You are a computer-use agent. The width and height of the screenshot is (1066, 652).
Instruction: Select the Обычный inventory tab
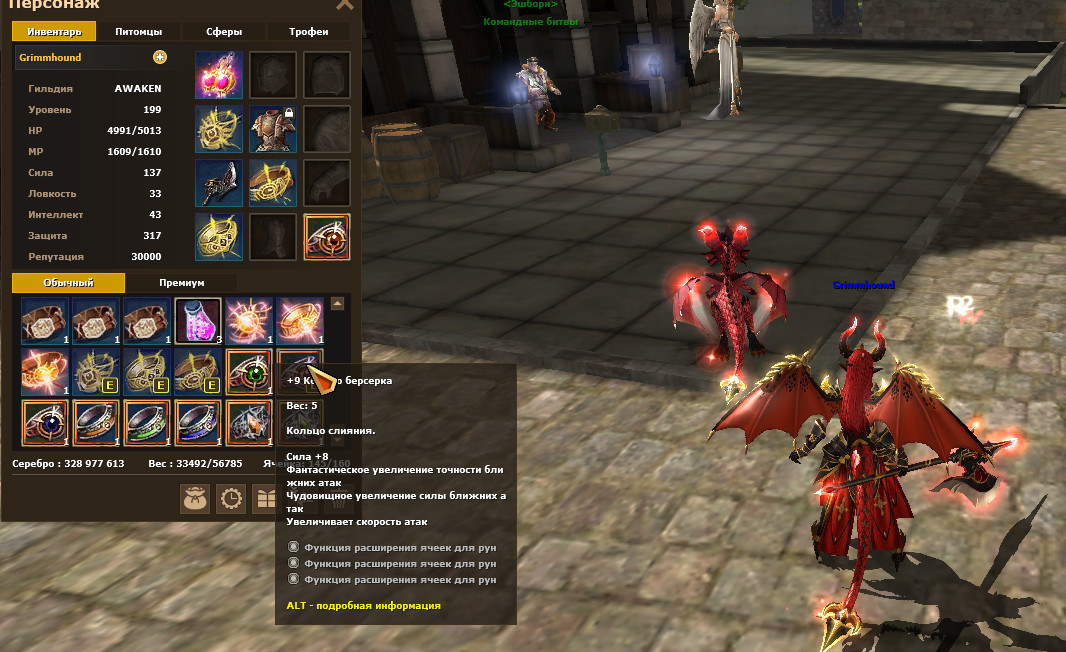[69, 283]
